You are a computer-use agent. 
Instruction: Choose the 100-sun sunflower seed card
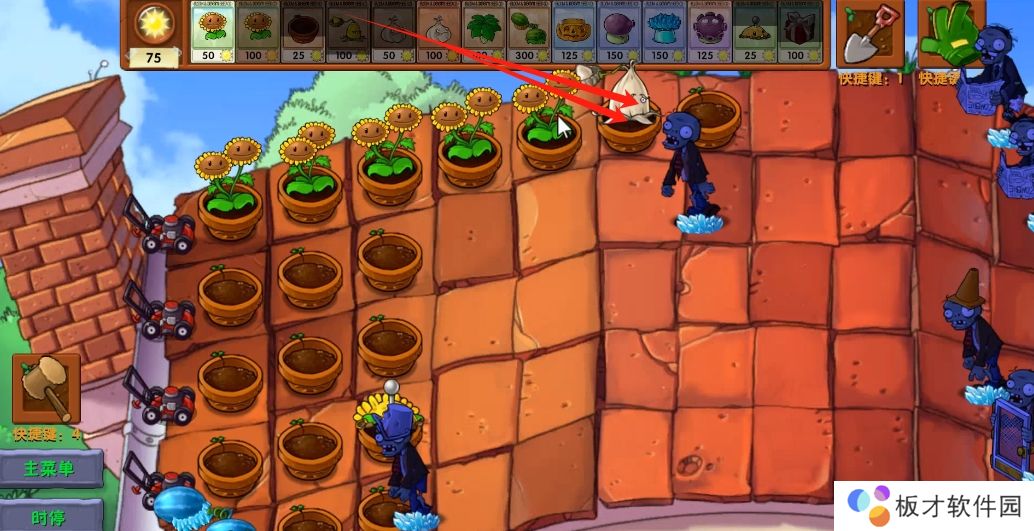257,33
